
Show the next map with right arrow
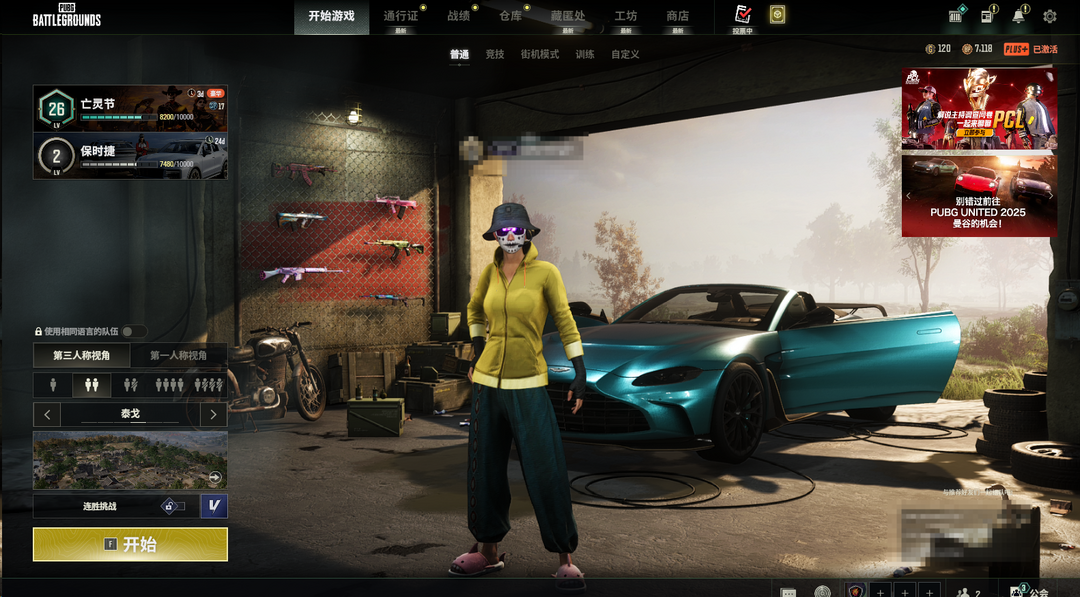tap(213, 414)
